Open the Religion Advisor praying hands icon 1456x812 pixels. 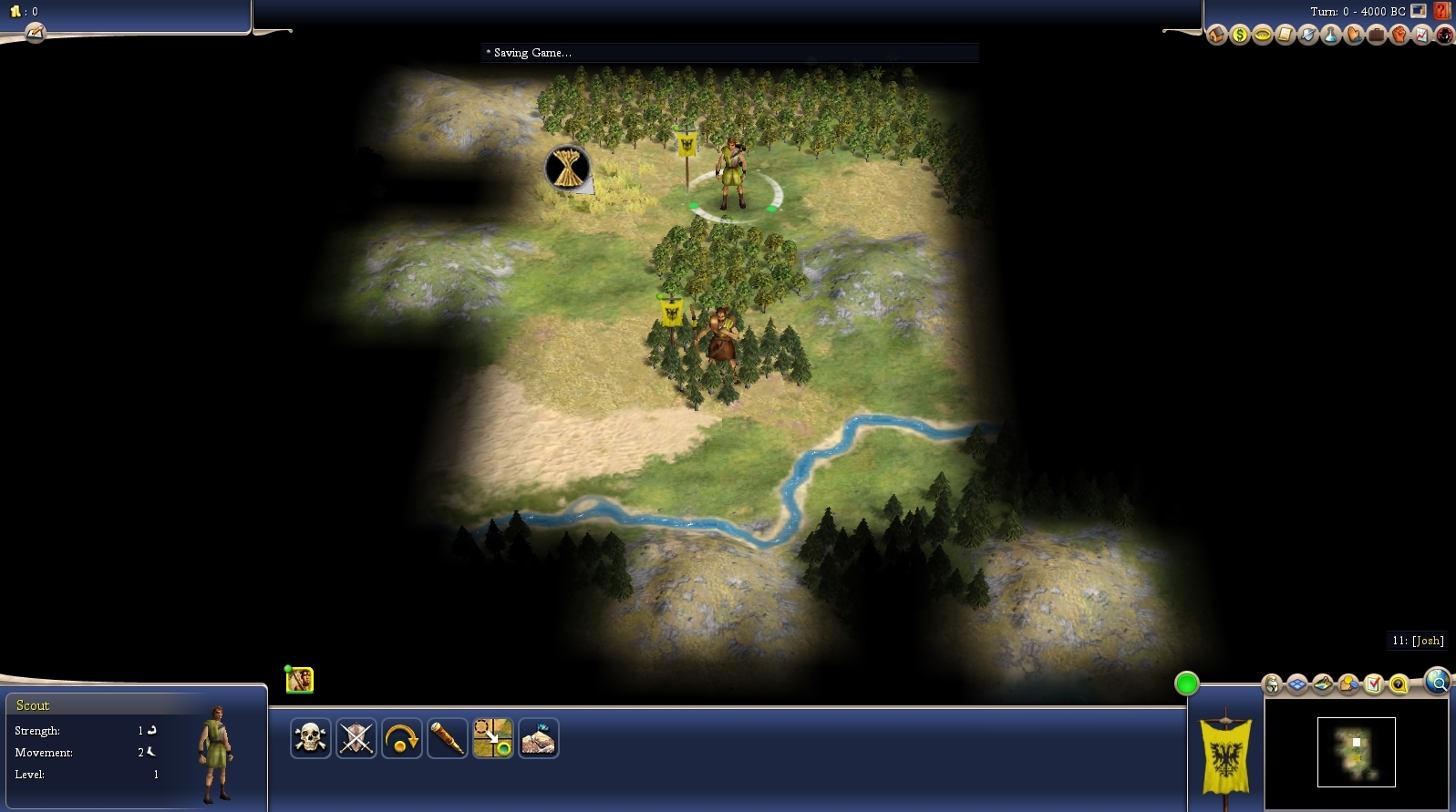coord(1354,36)
